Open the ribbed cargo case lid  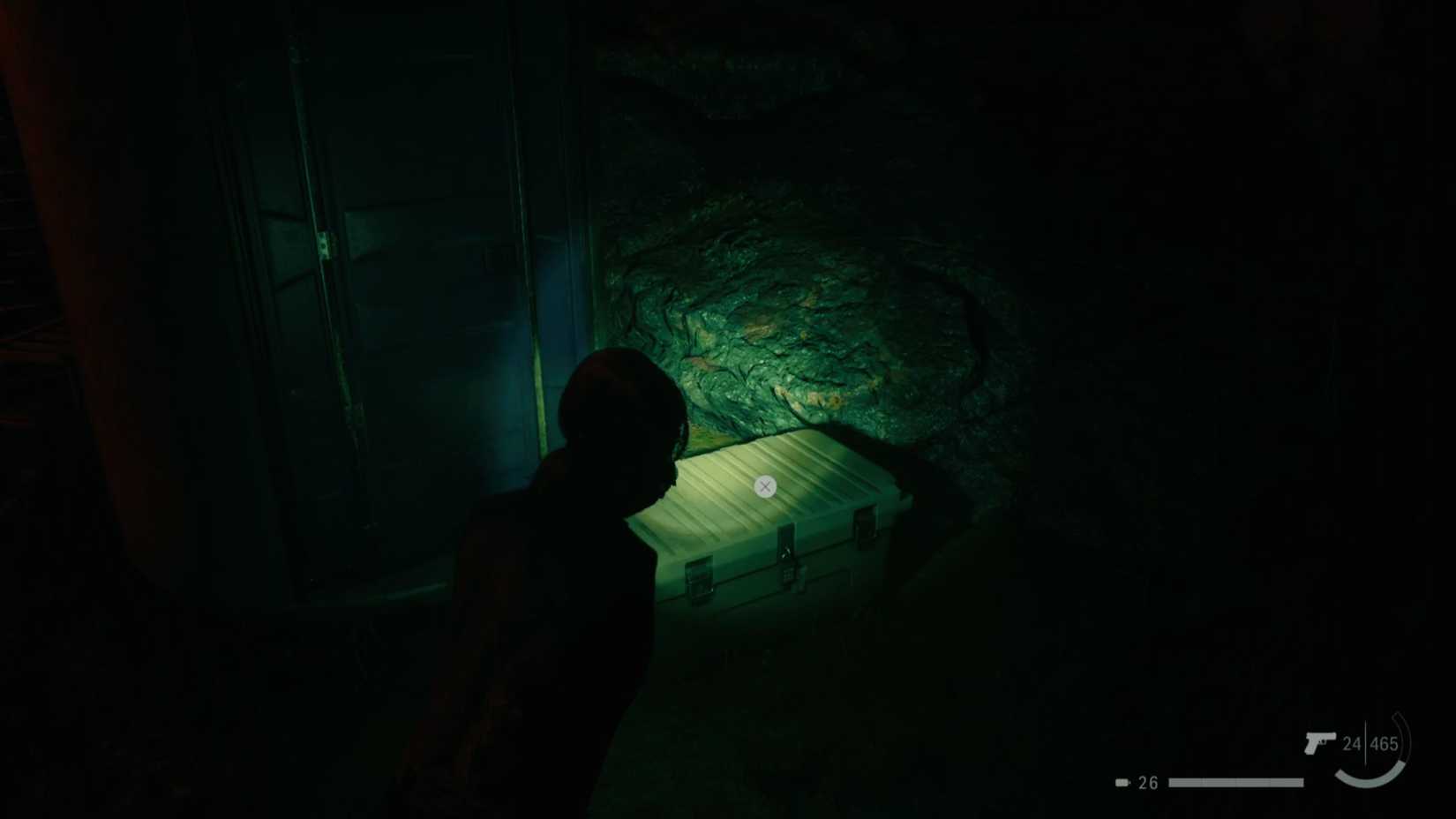(x=765, y=487)
